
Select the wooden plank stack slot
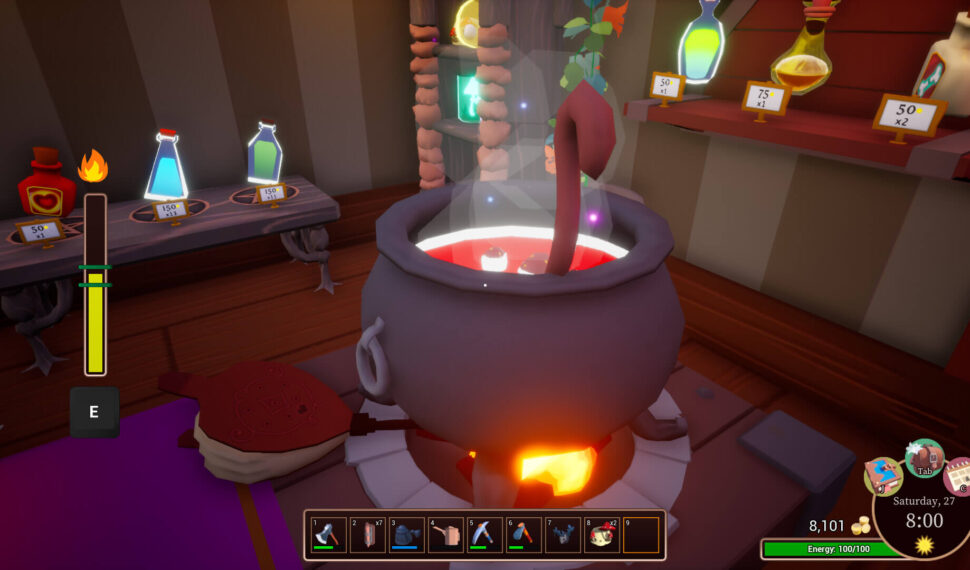(367, 535)
